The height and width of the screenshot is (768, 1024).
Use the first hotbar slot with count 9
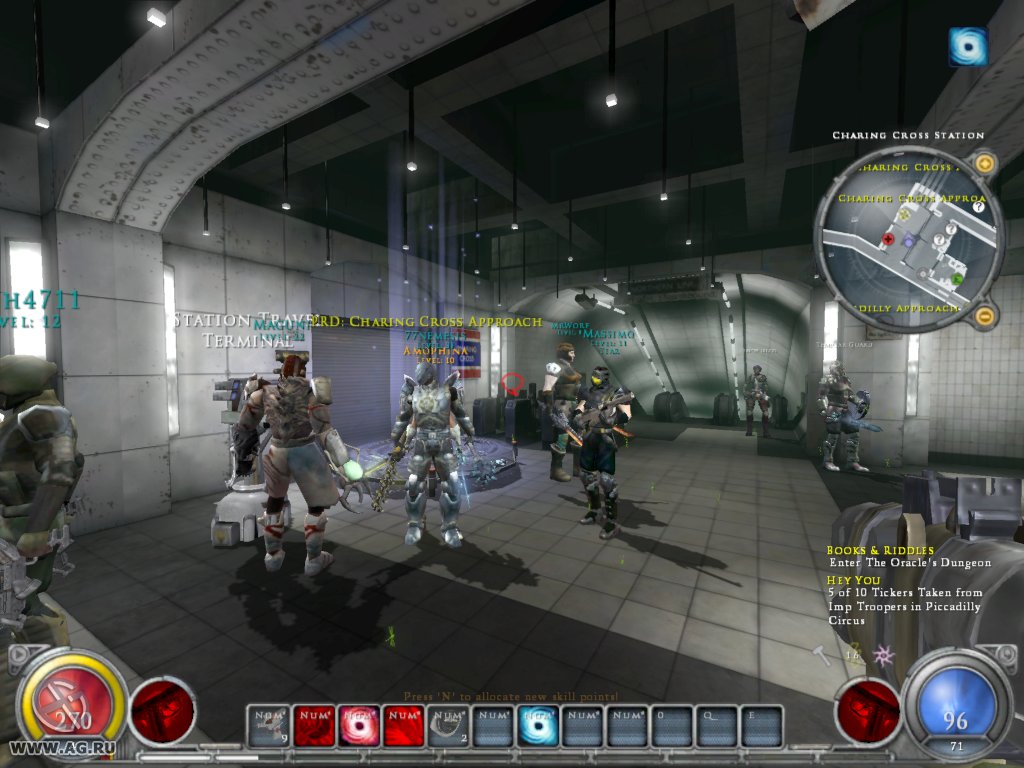[x=267, y=726]
